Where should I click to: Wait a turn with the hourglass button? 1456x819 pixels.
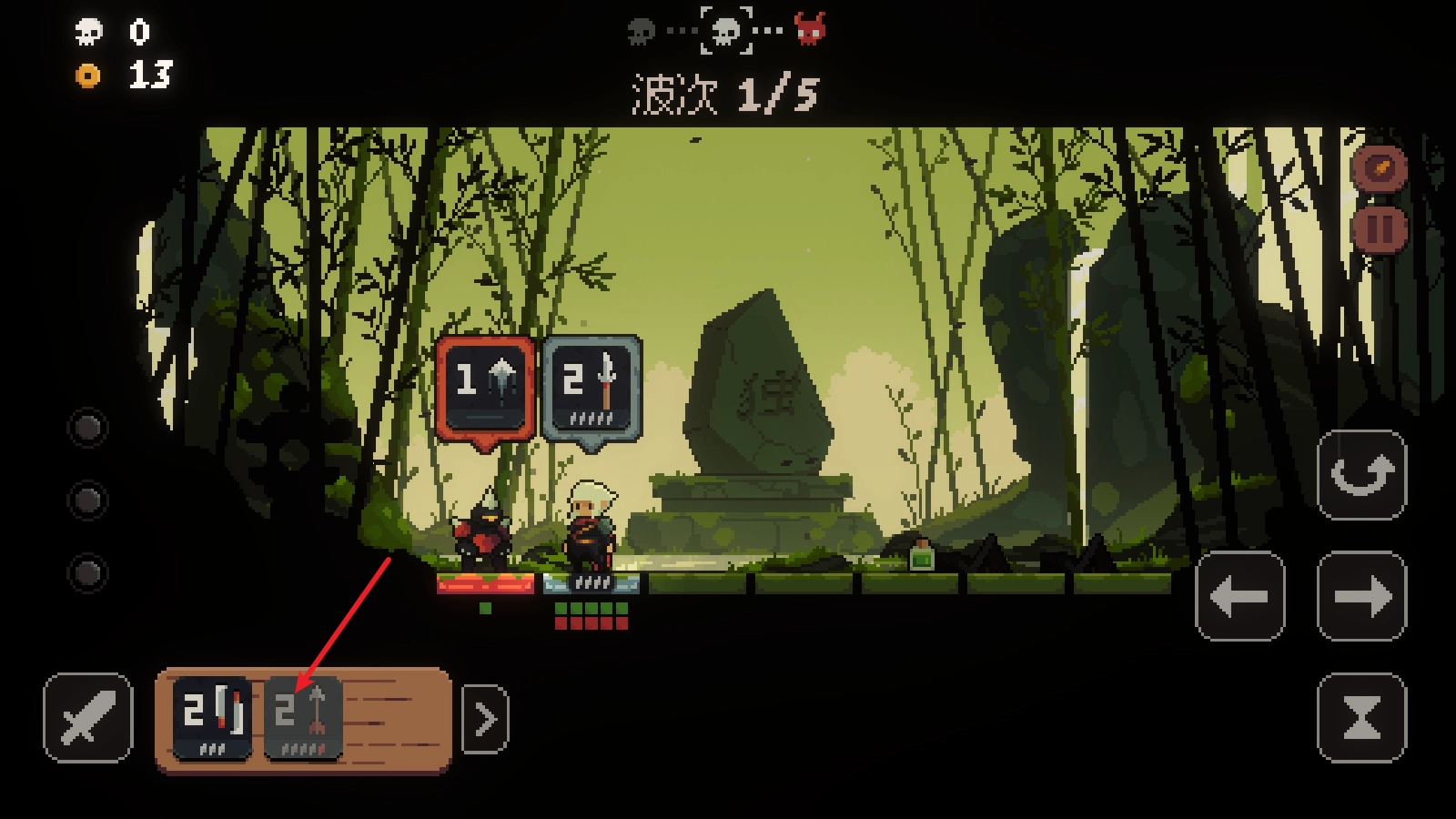[x=1361, y=717]
